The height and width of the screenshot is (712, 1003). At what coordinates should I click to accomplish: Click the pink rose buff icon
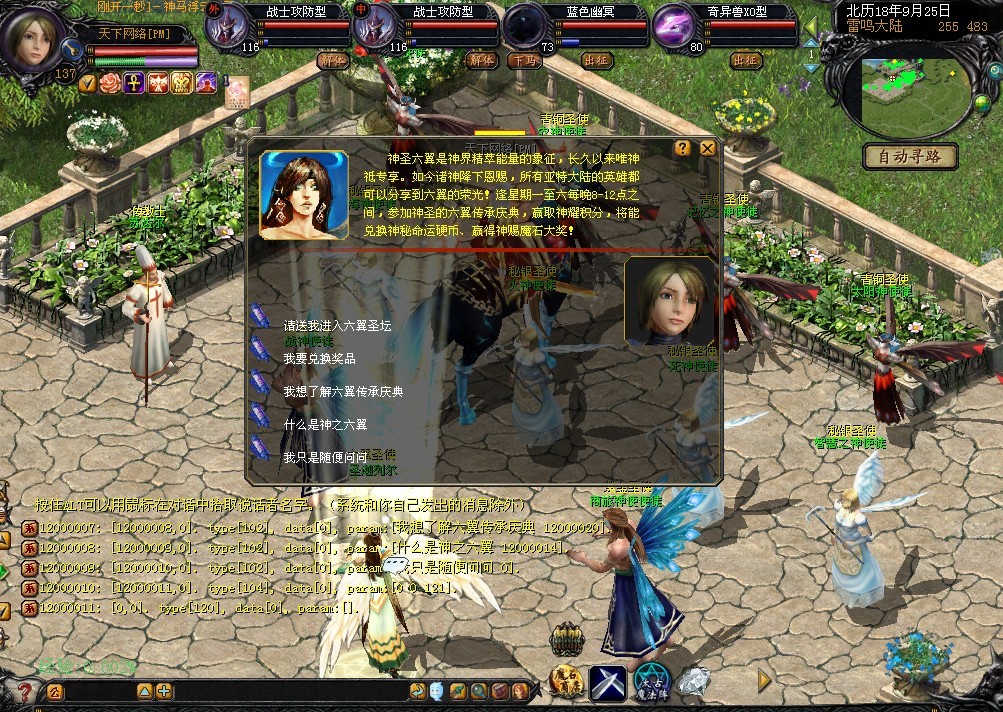pos(110,82)
